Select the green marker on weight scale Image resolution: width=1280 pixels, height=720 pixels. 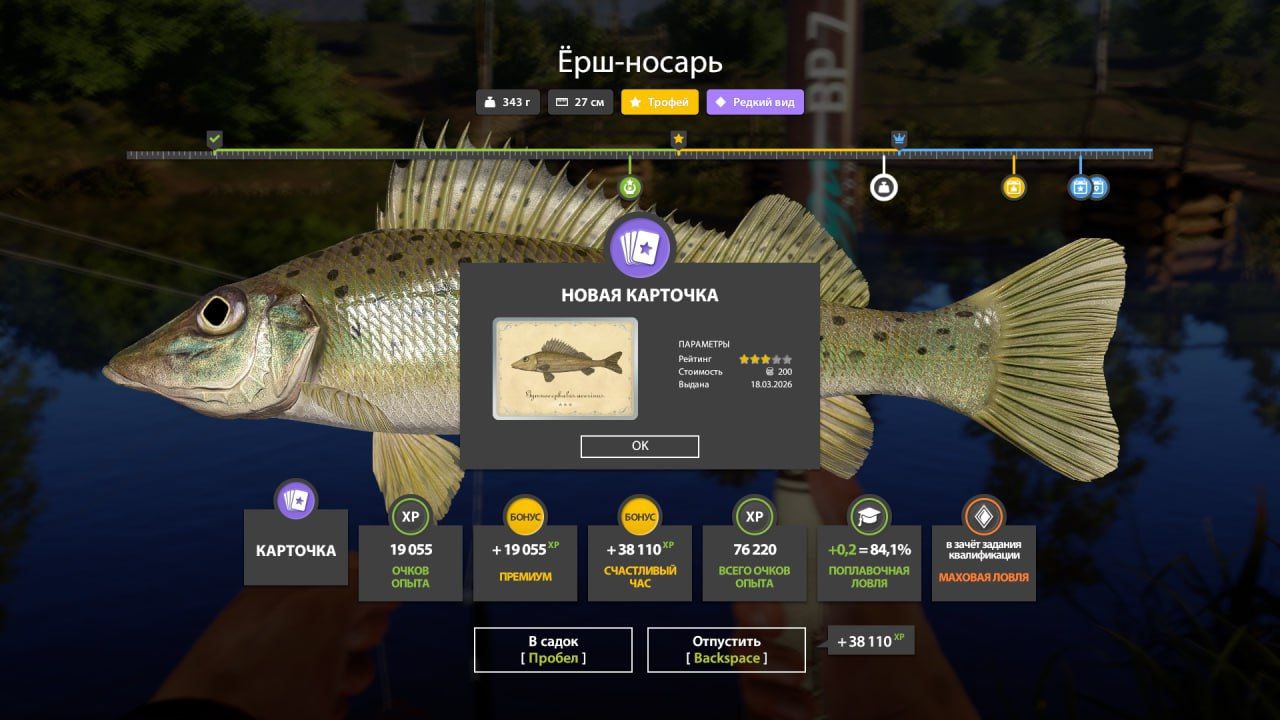coord(629,187)
